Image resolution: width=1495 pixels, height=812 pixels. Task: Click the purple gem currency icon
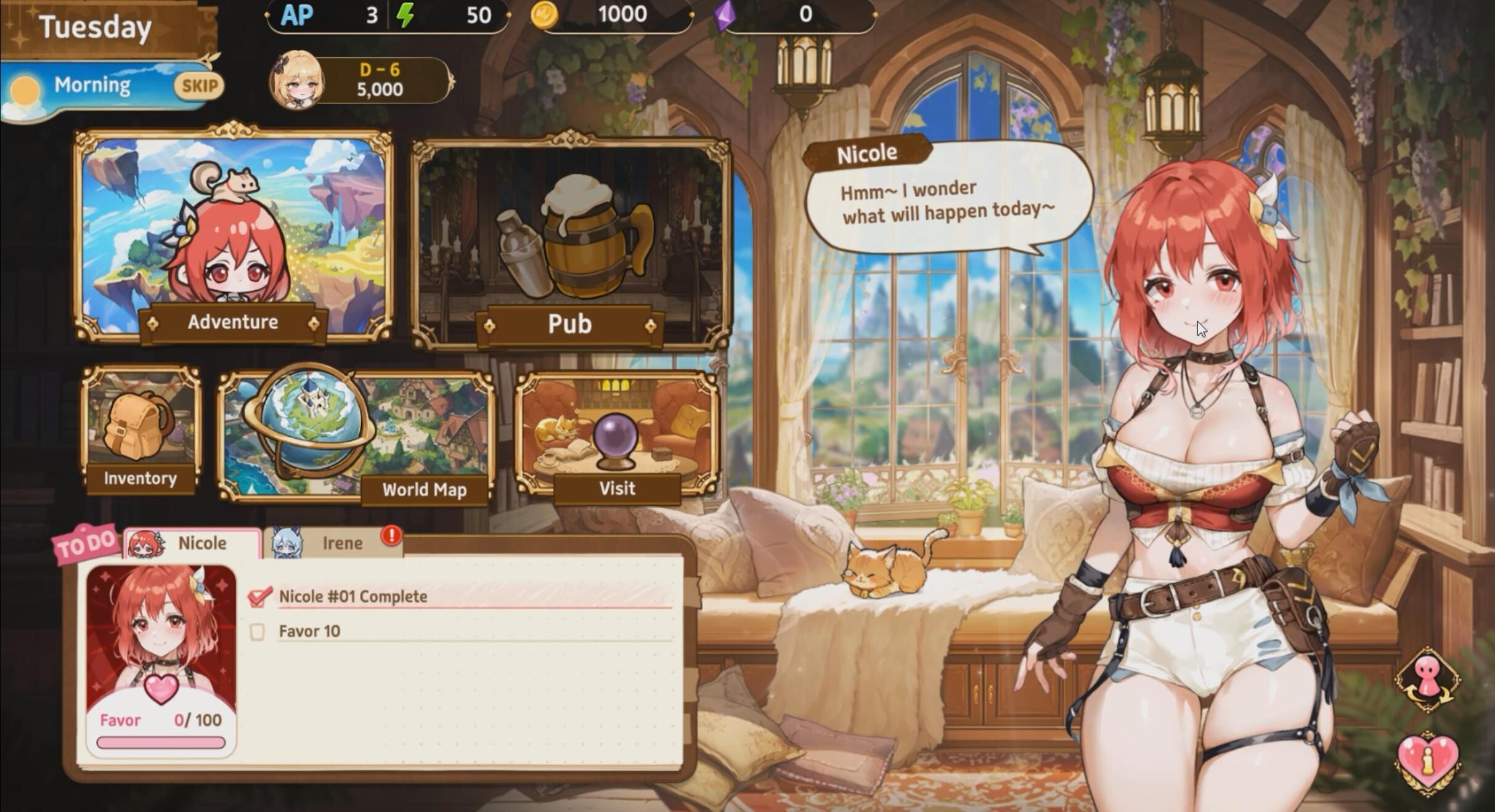(725, 15)
